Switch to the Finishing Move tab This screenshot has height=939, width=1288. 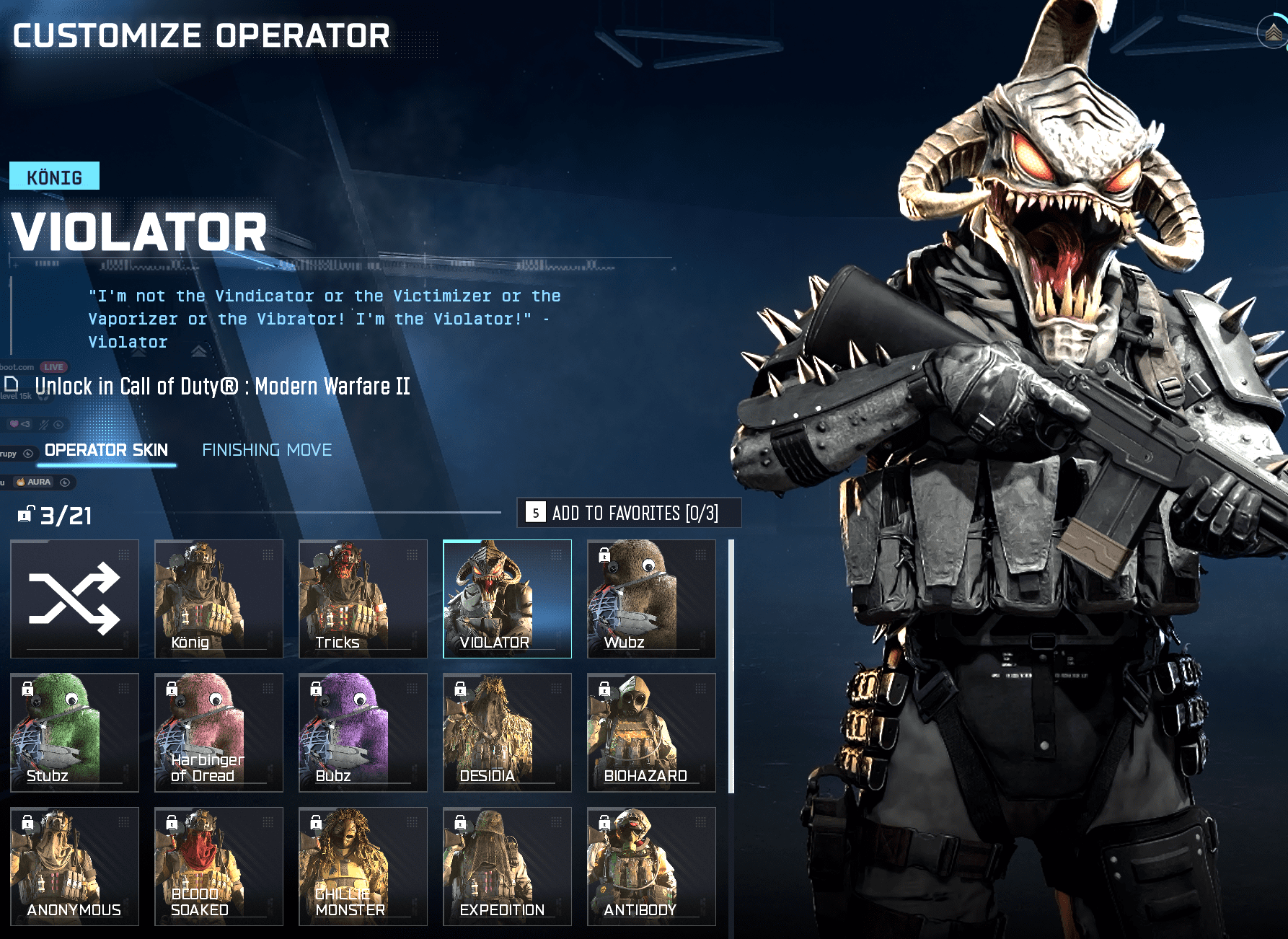(267, 450)
